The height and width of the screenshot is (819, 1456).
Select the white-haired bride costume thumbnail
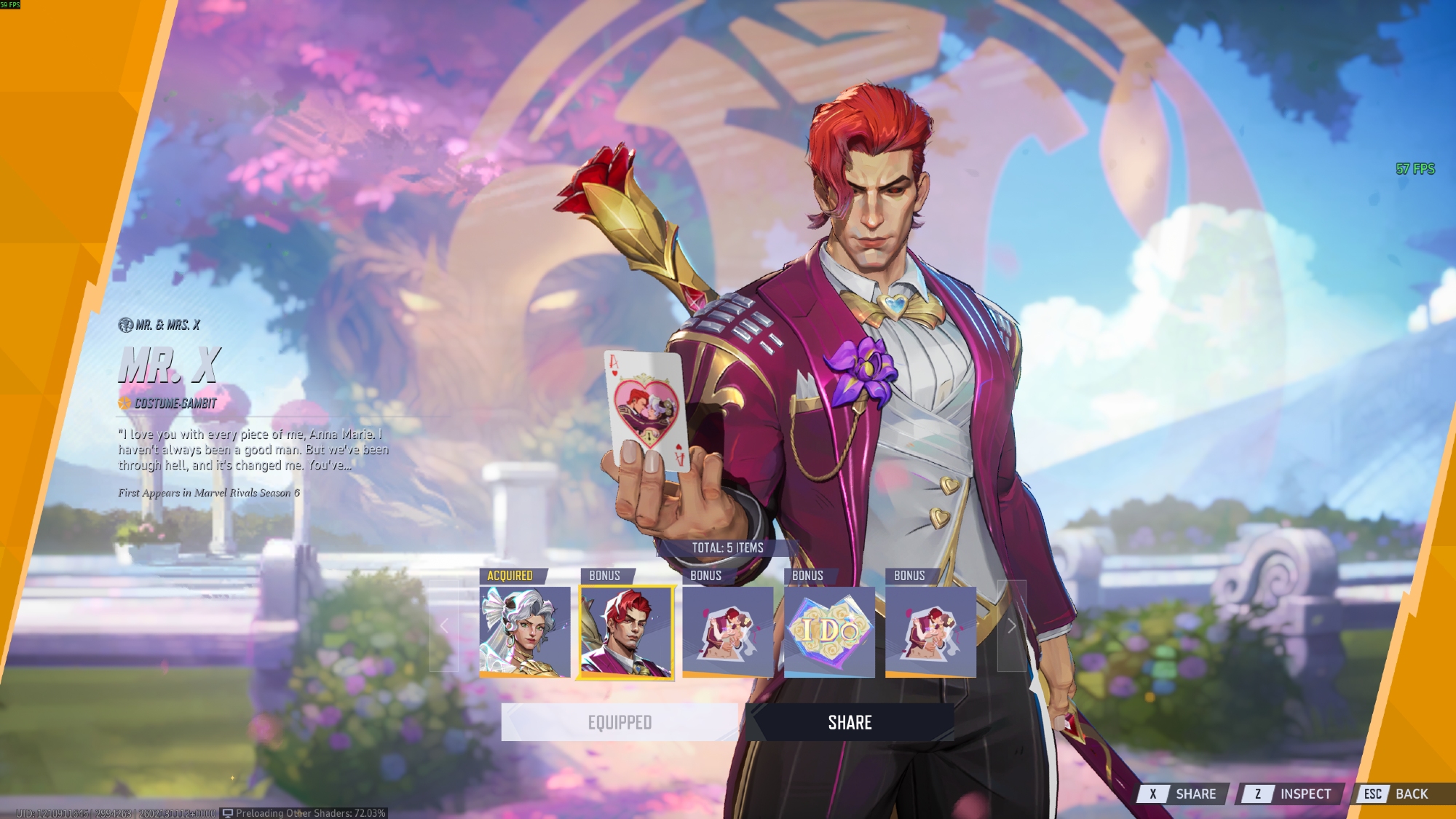[524, 631]
